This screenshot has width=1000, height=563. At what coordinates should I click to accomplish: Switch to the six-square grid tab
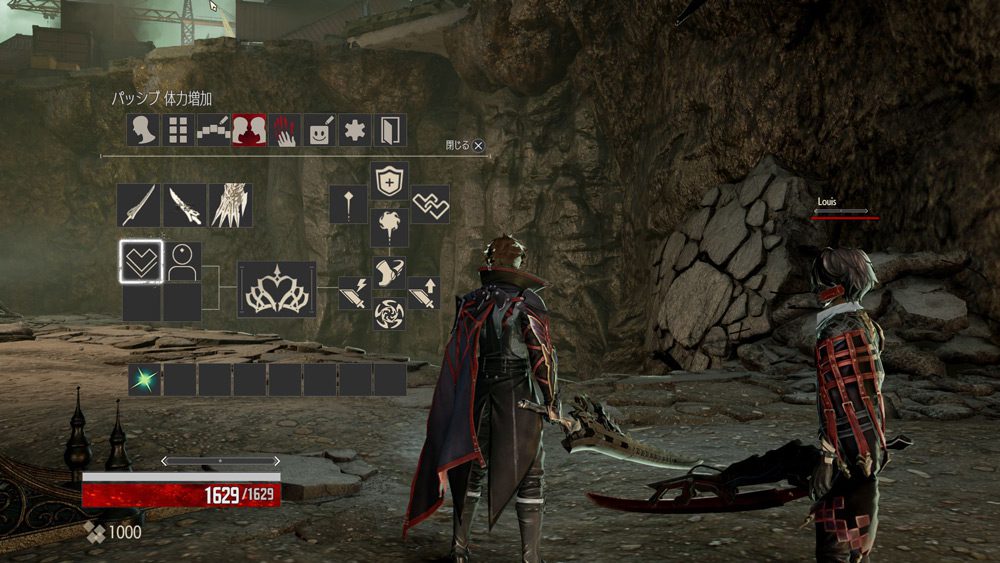178,131
